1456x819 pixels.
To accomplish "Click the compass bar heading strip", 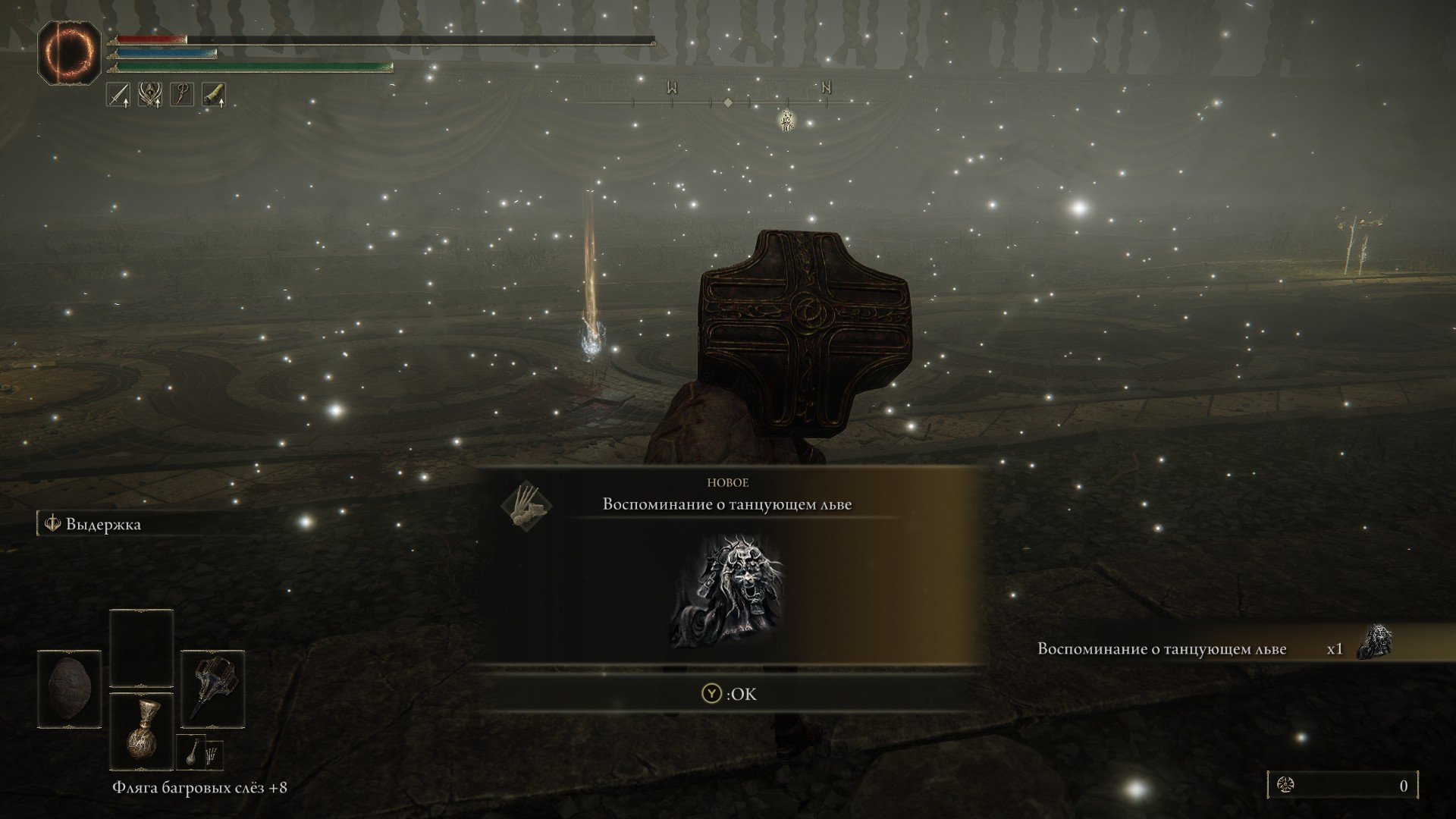I will (728, 102).
